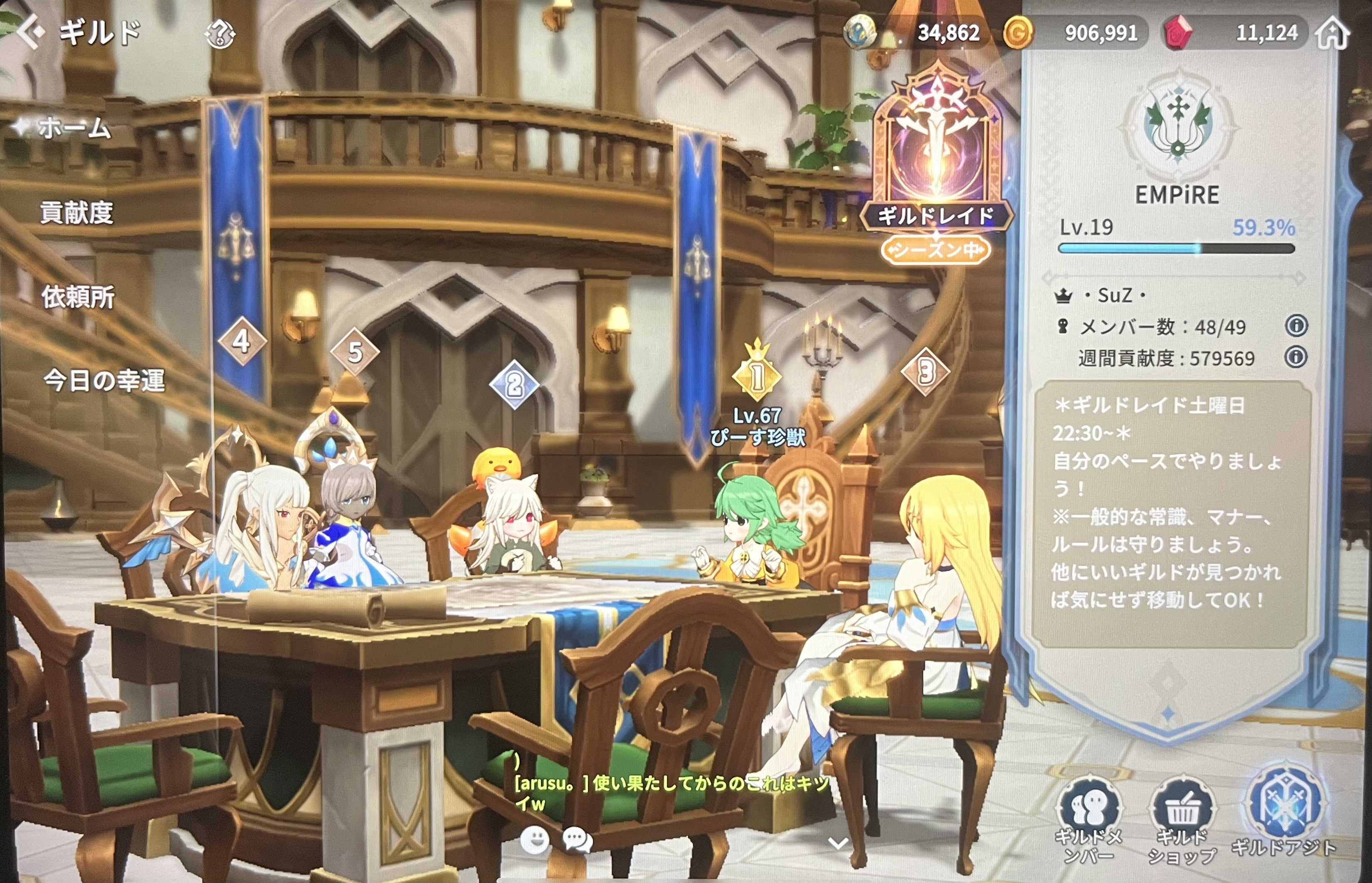The image size is (1372, 883).
Task: Open the 依頼所 request board
Action: 78,297
